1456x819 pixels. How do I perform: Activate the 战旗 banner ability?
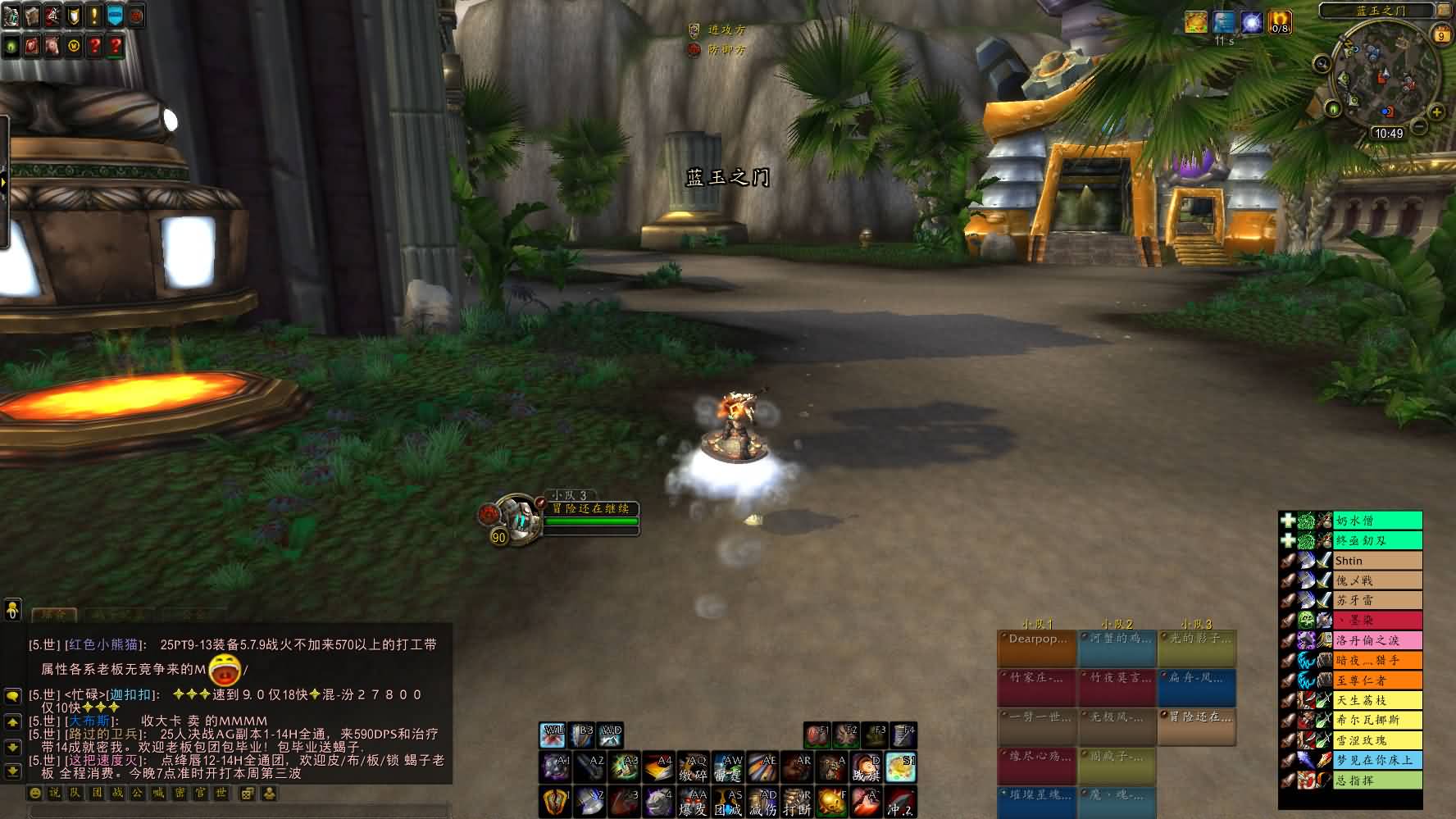(866, 768)
